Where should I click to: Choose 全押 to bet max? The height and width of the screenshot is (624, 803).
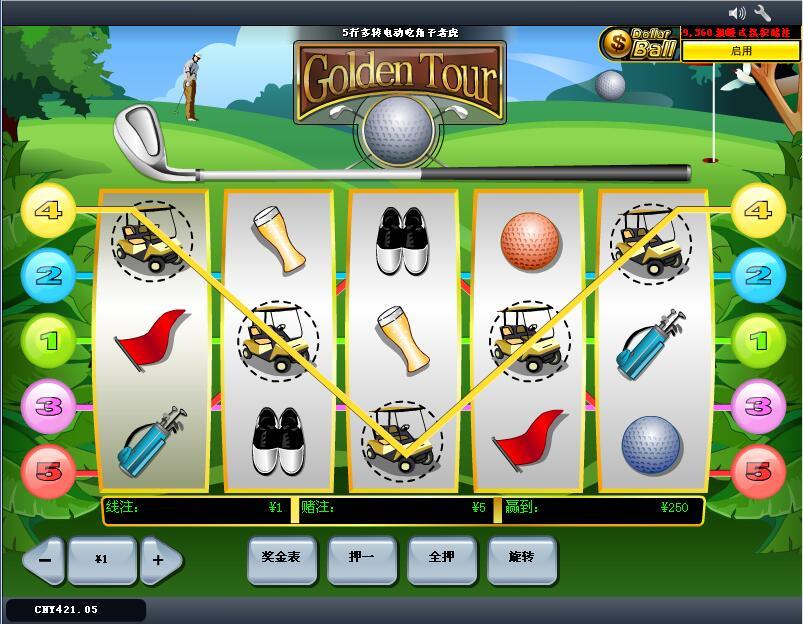[441, 558]
